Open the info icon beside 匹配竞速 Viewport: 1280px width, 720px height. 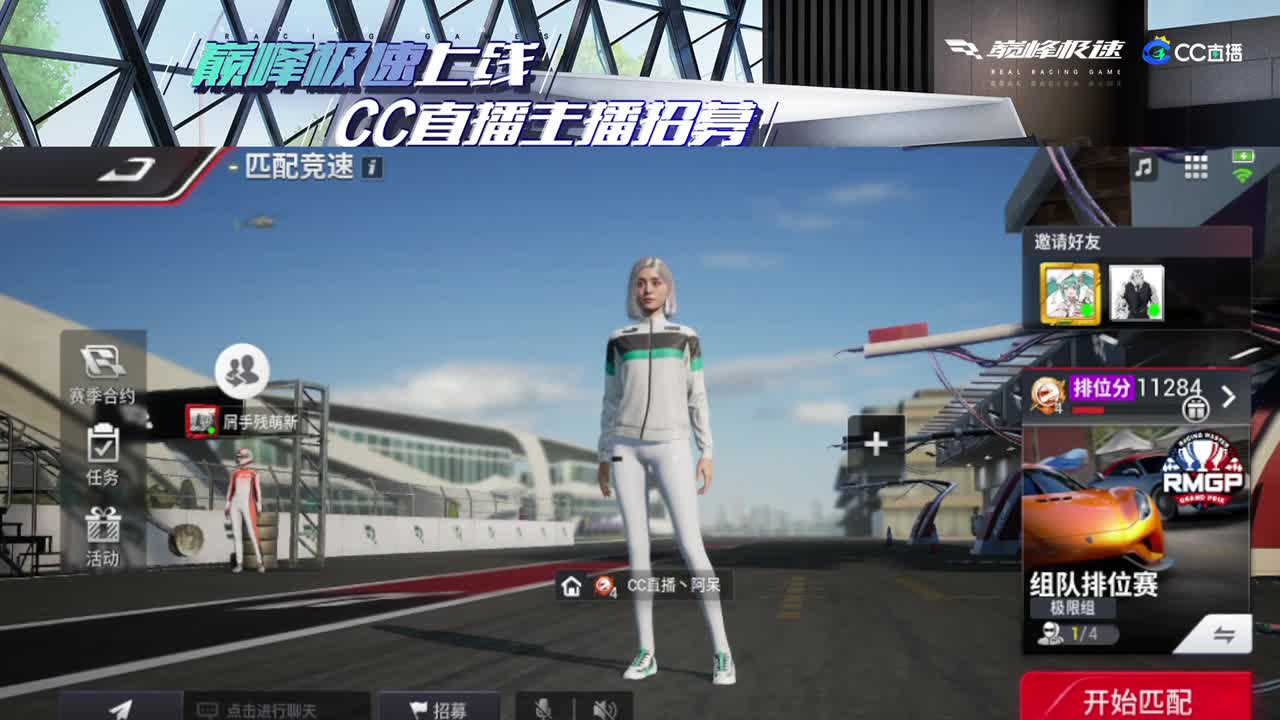[x=370, y=170]
